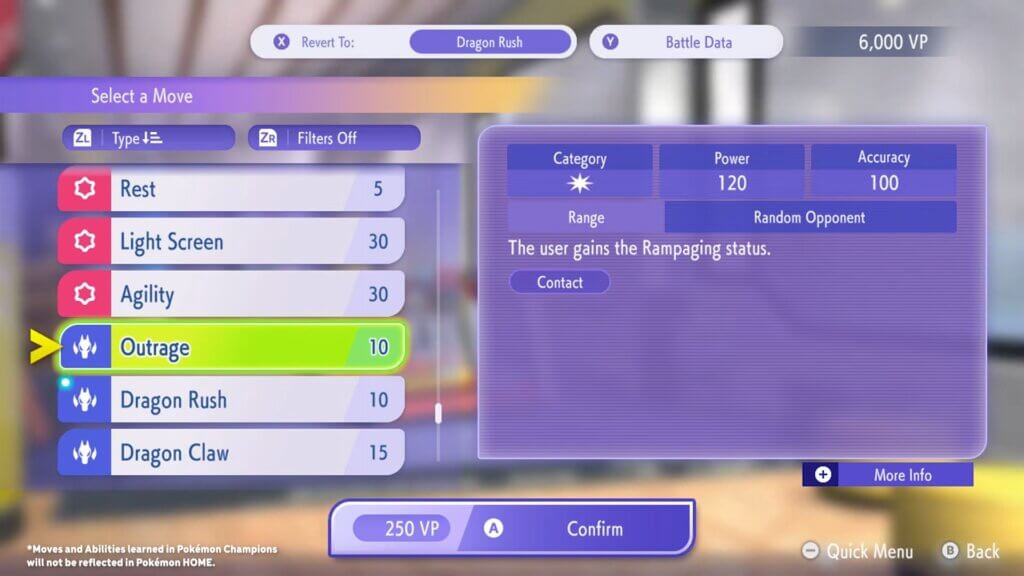Confirm the move for 250 VP
1024x576 pixels.
point(511,528)
